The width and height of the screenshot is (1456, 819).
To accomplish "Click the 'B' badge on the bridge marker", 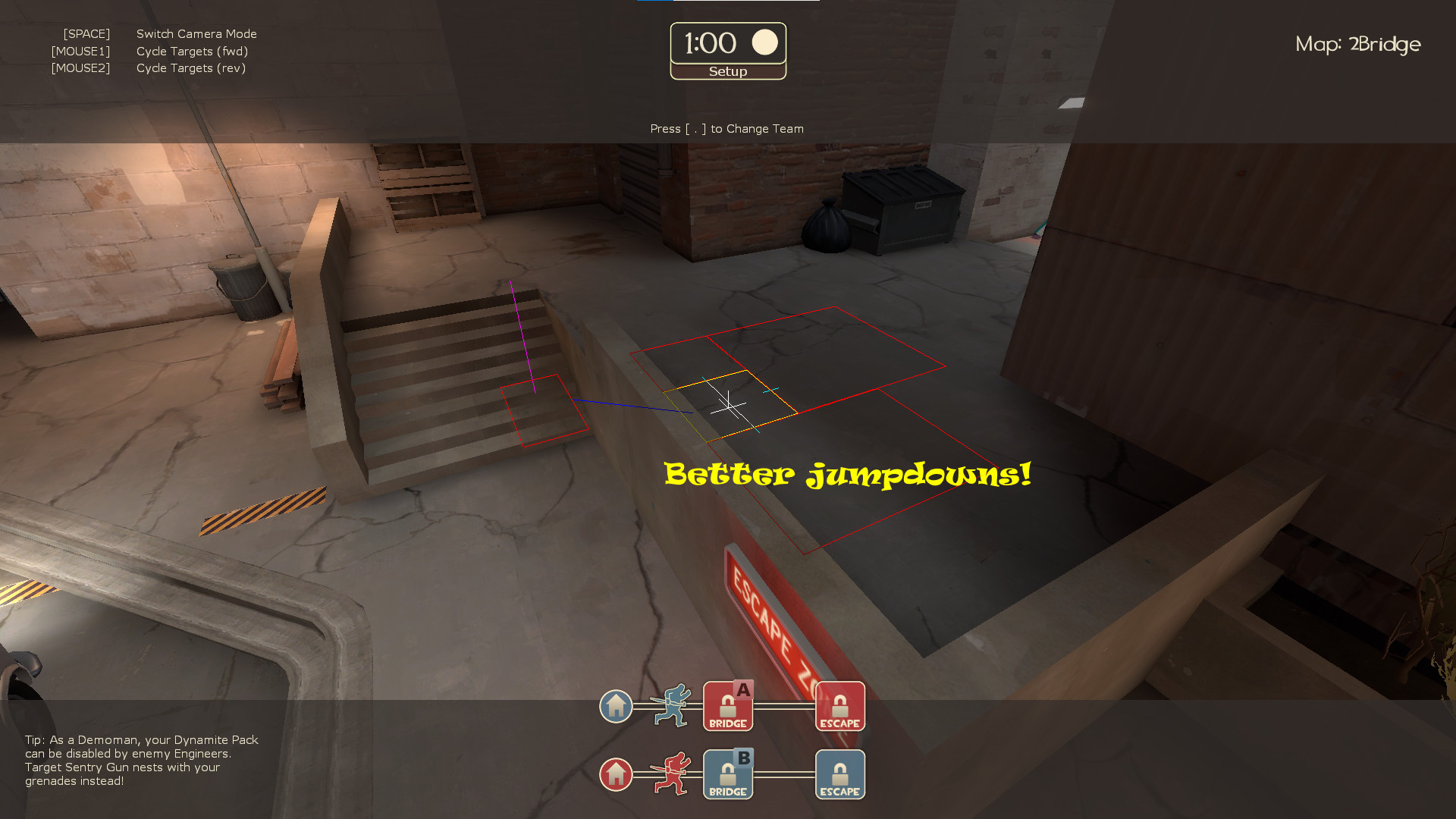I will 742,757.
